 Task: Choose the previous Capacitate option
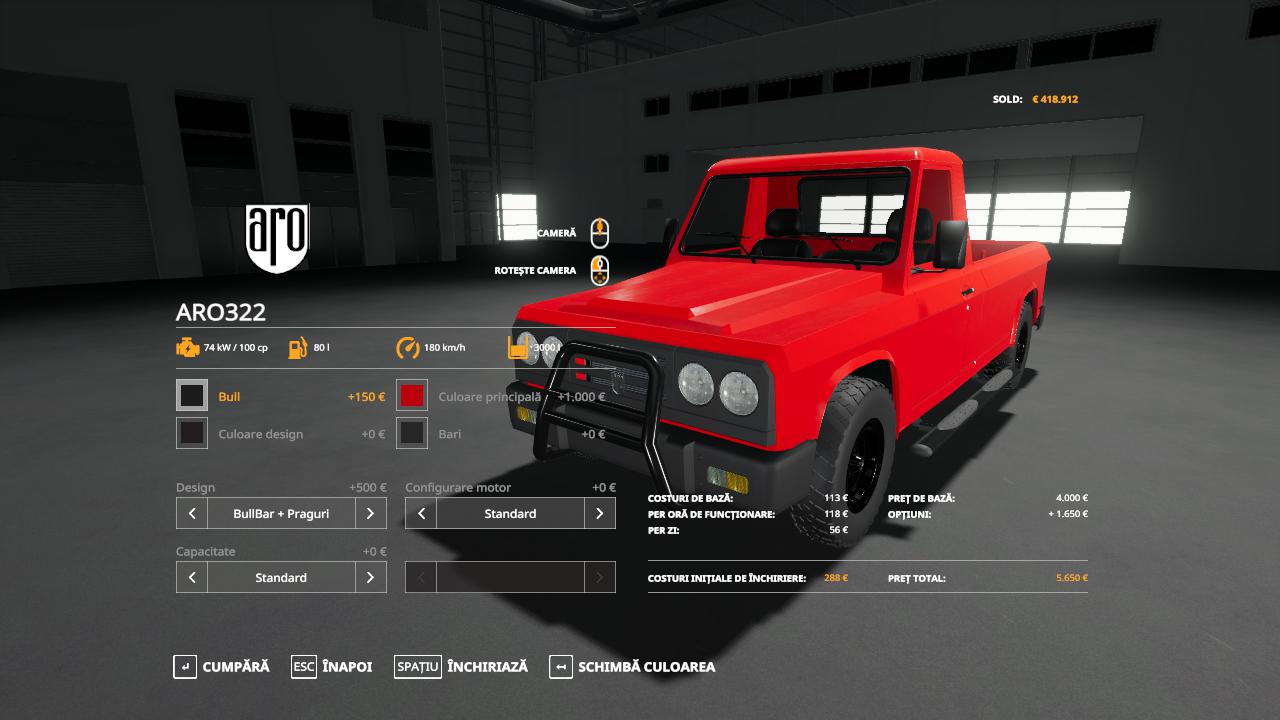[192, 577]
